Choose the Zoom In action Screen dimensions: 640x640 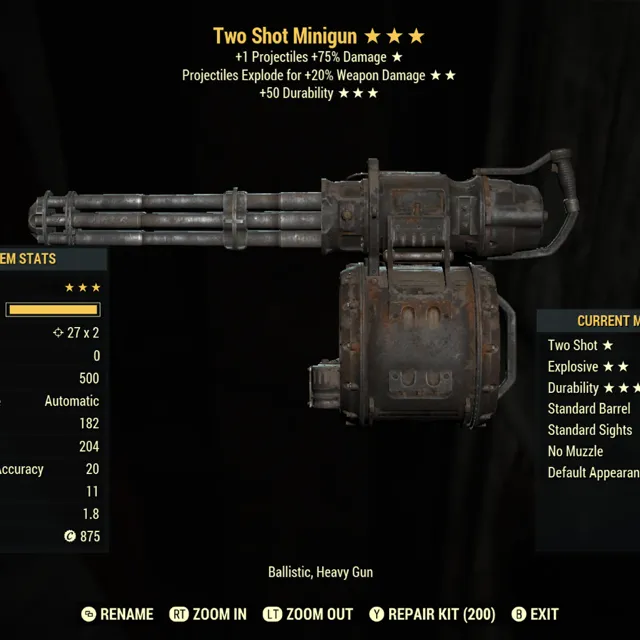coord(208,614)
